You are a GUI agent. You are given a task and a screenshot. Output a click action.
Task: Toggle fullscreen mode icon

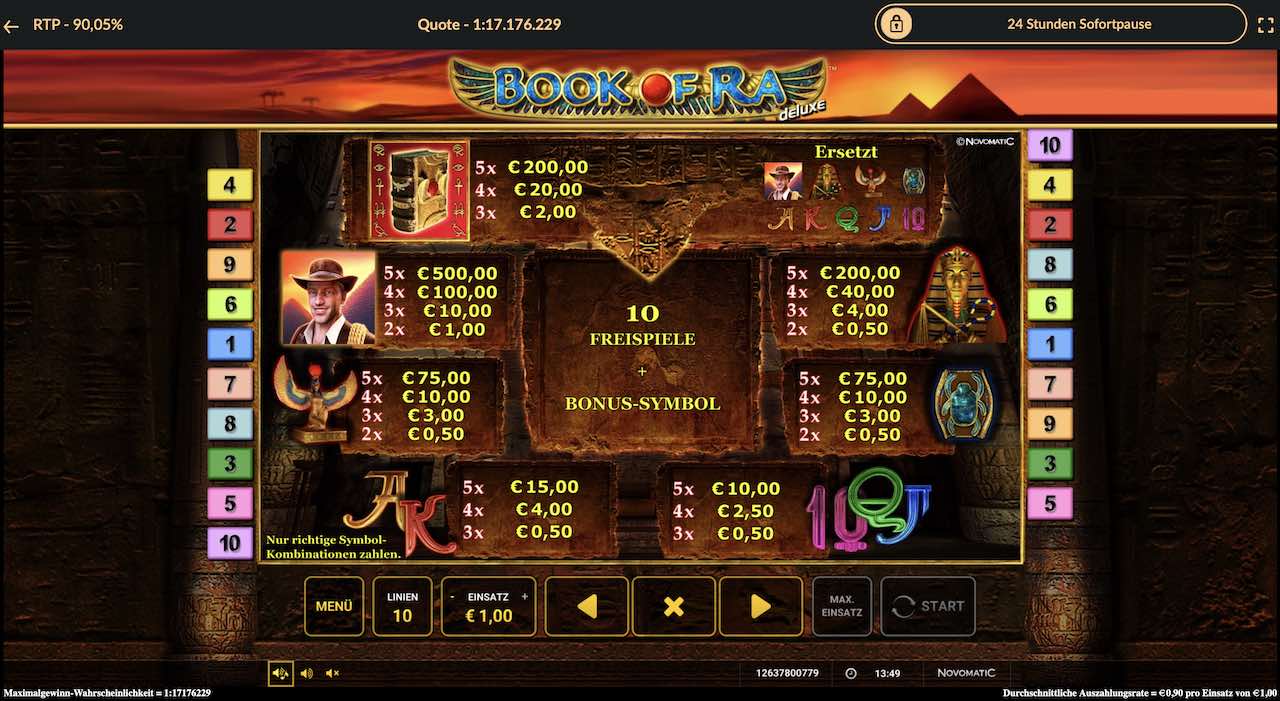[x=1264, y=24]
